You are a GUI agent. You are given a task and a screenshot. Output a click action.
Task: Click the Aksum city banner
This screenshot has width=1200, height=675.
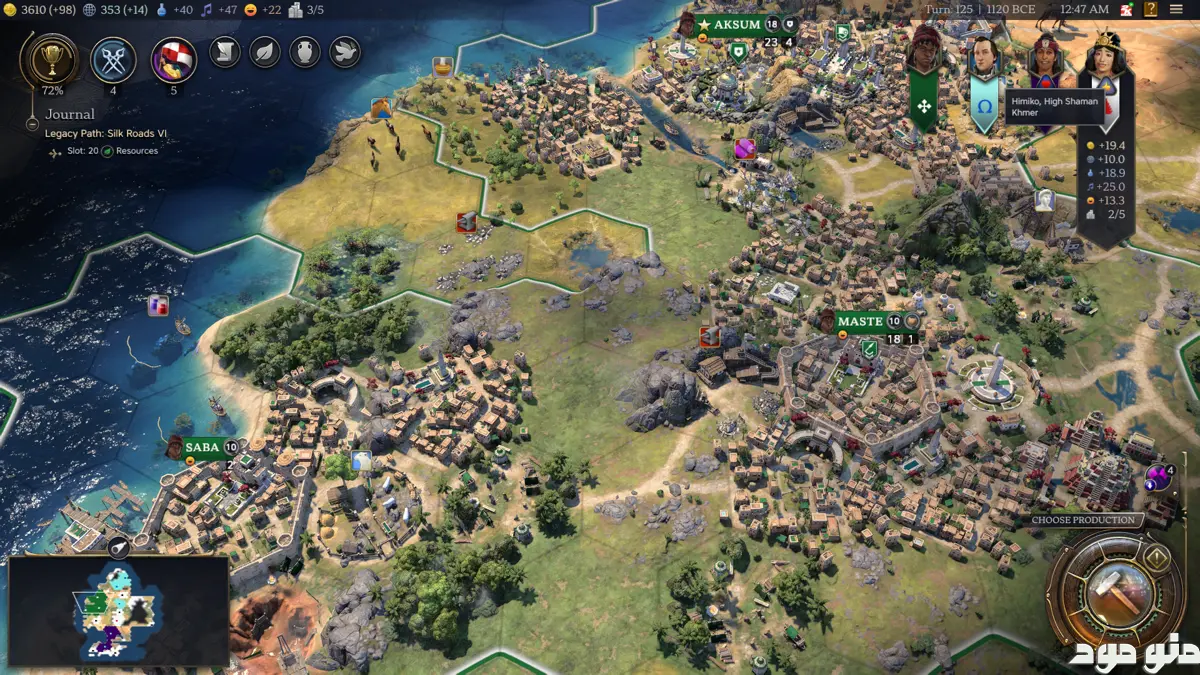[x=736, y=25]
